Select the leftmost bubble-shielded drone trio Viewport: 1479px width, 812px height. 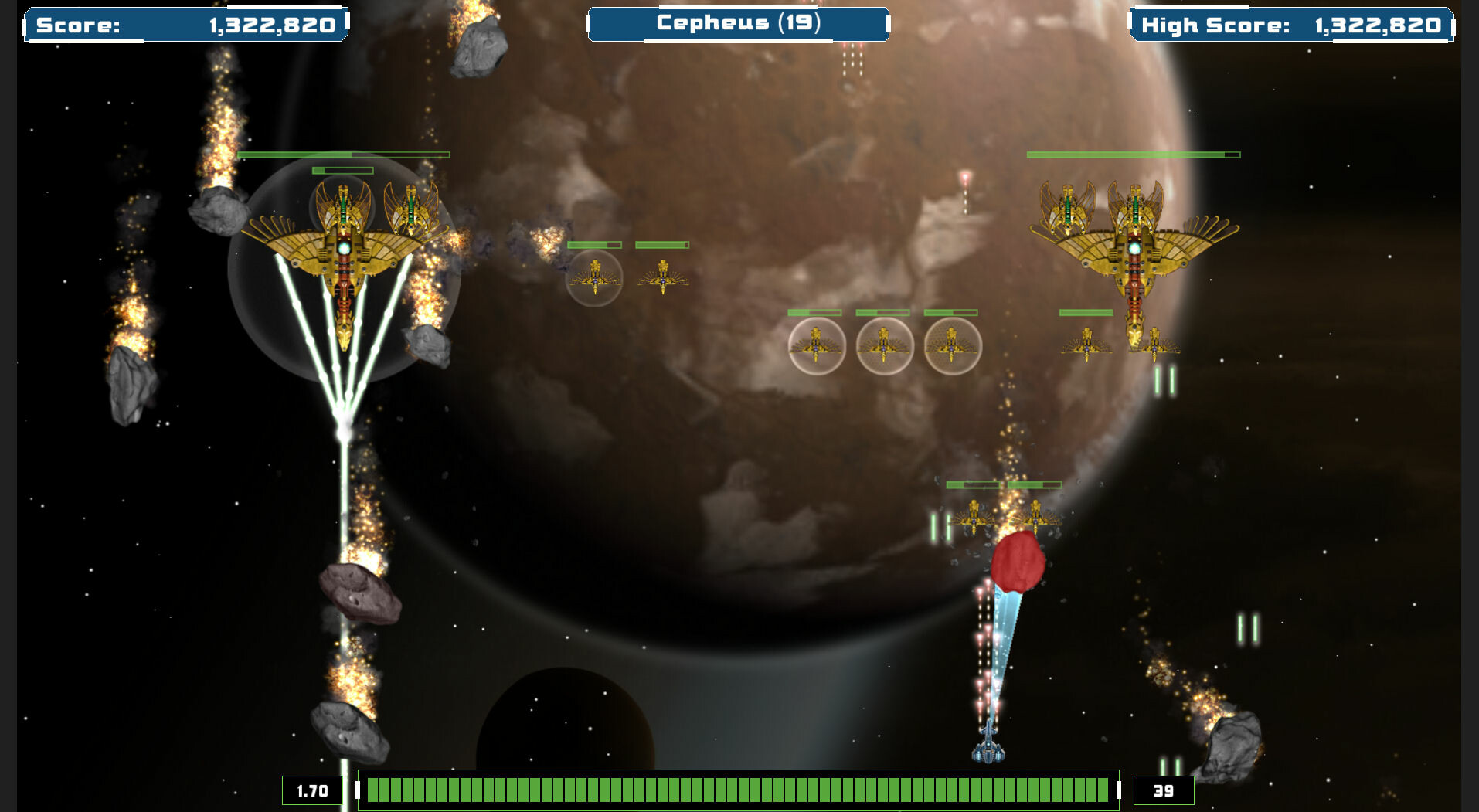click(x=817, y=345)
